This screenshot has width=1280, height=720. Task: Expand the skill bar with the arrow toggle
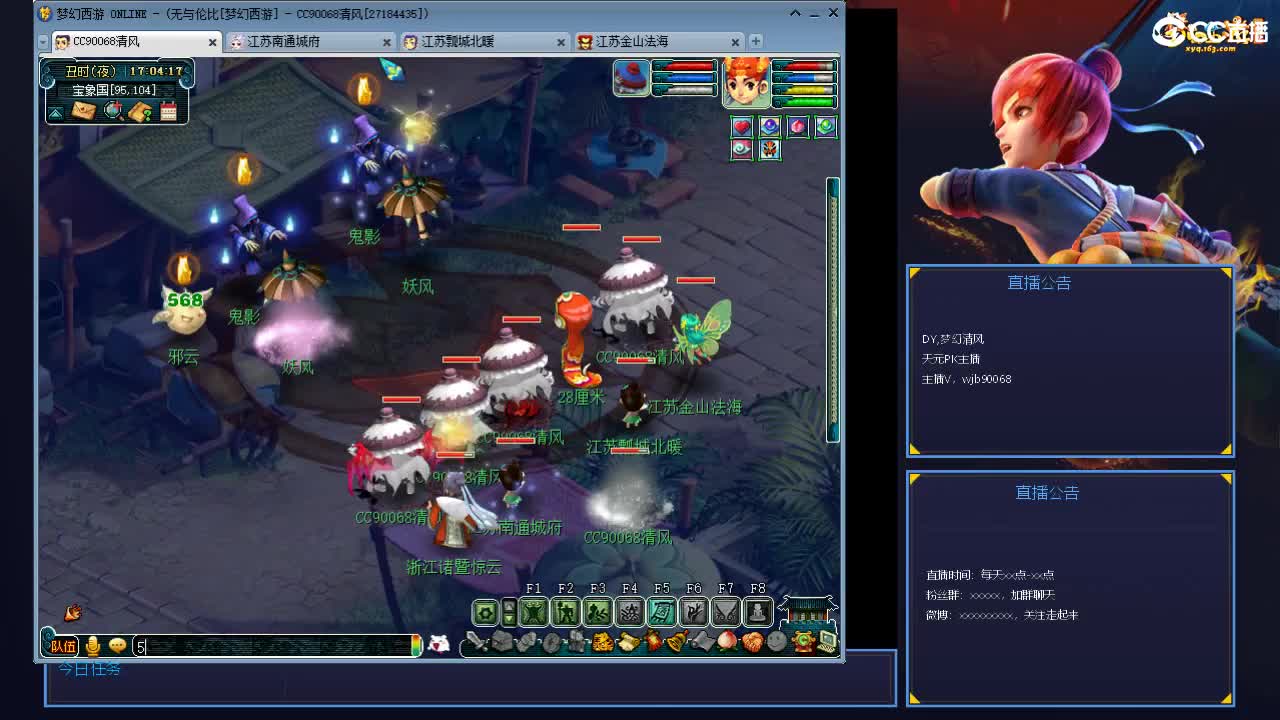(511, 610)
